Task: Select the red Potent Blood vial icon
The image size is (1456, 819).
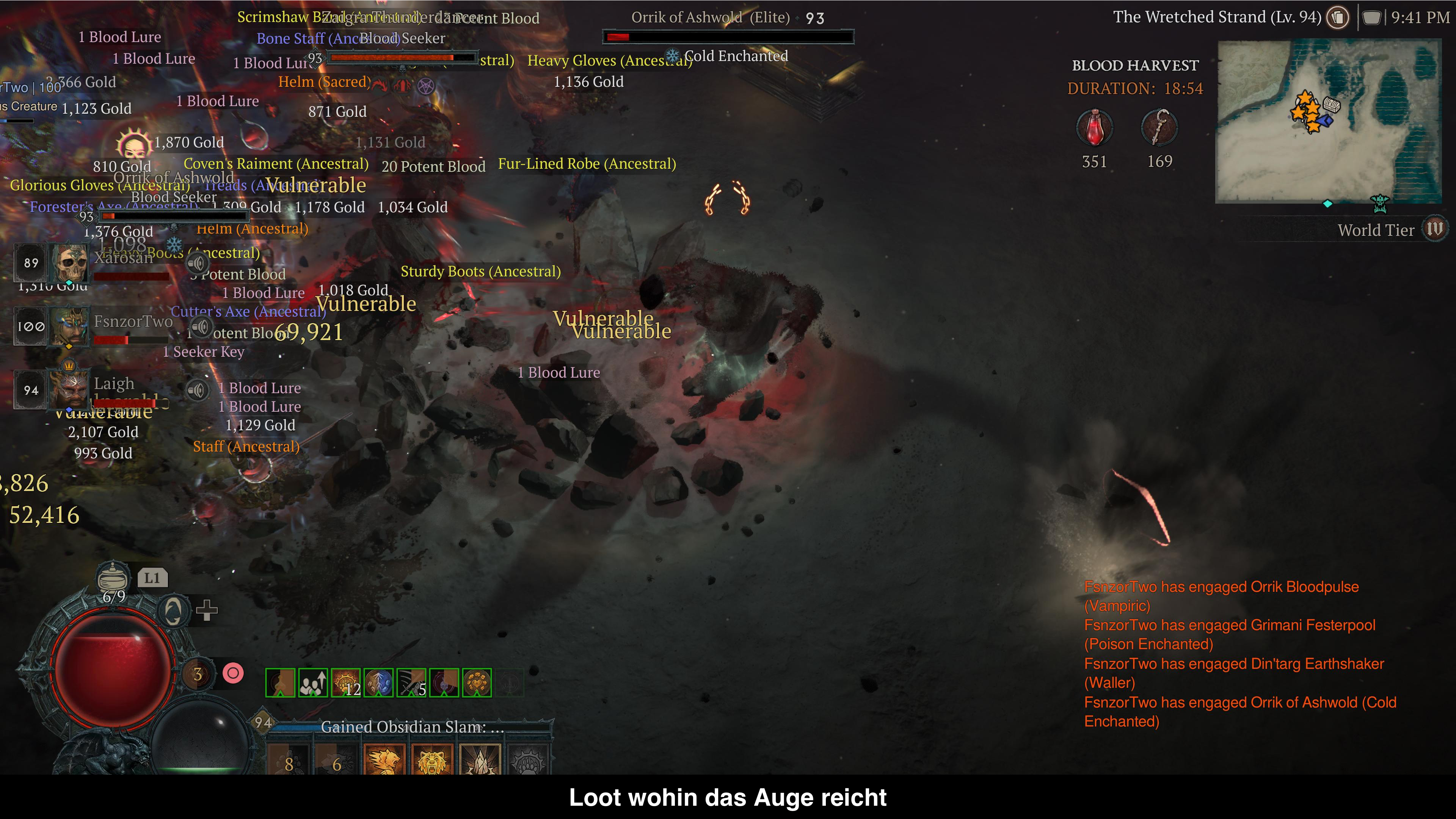Action: tap(1094, 128)
